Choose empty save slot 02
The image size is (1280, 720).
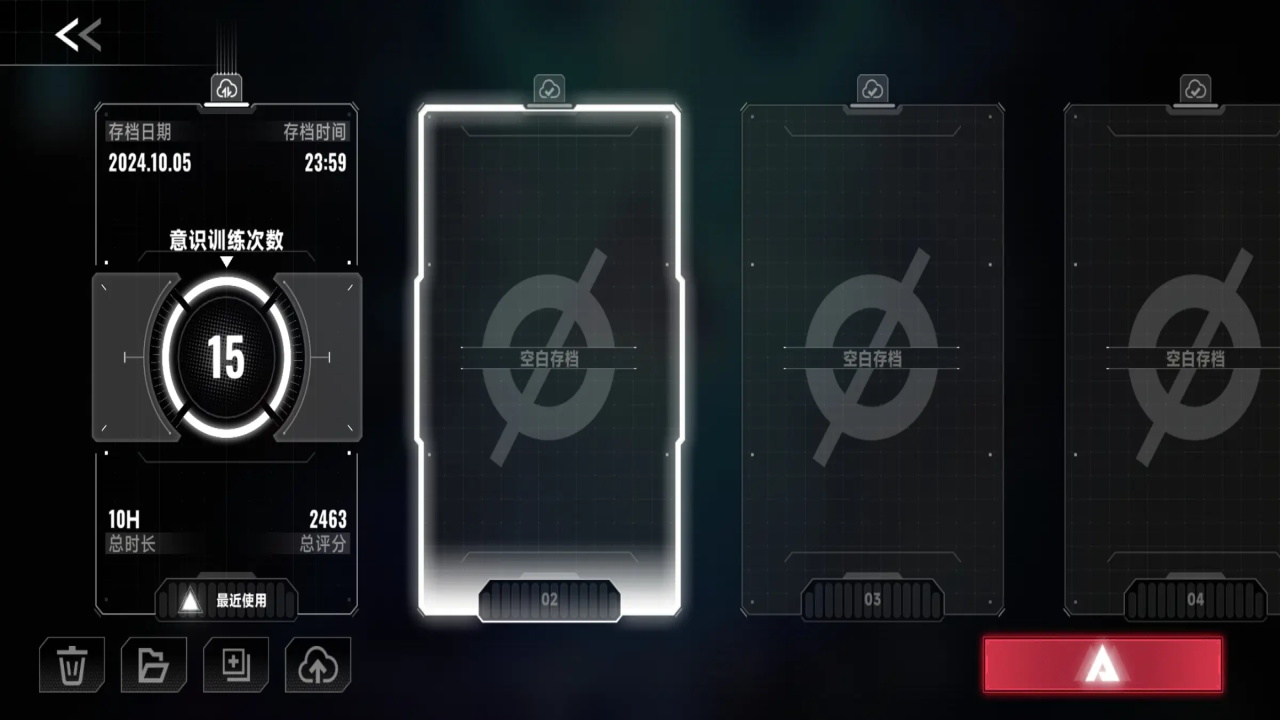549,358
